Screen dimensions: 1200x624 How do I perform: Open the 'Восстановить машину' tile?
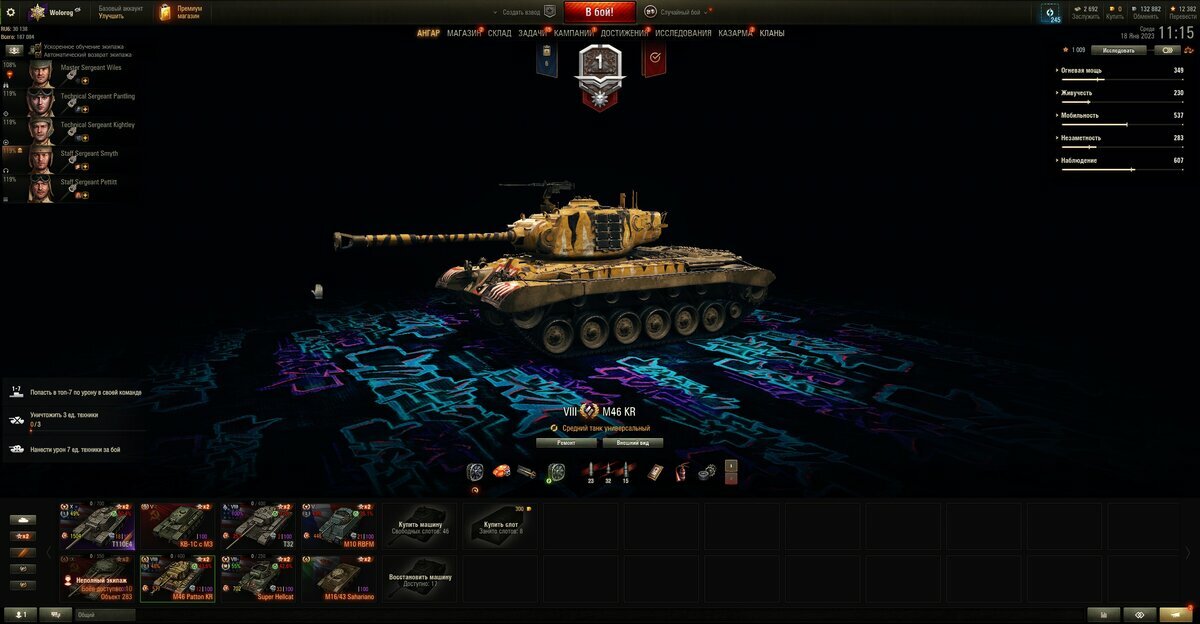coord(419,579)
